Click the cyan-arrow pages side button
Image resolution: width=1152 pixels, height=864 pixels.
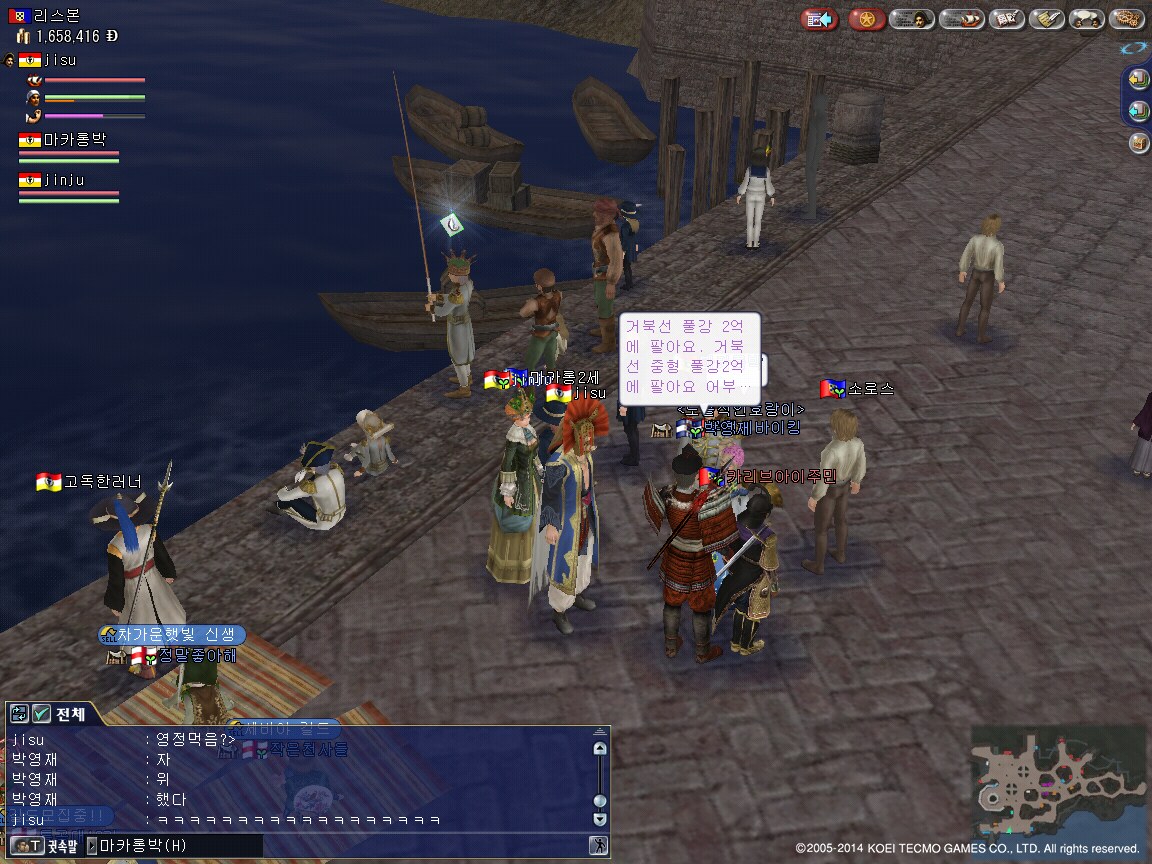(1139, 111)
